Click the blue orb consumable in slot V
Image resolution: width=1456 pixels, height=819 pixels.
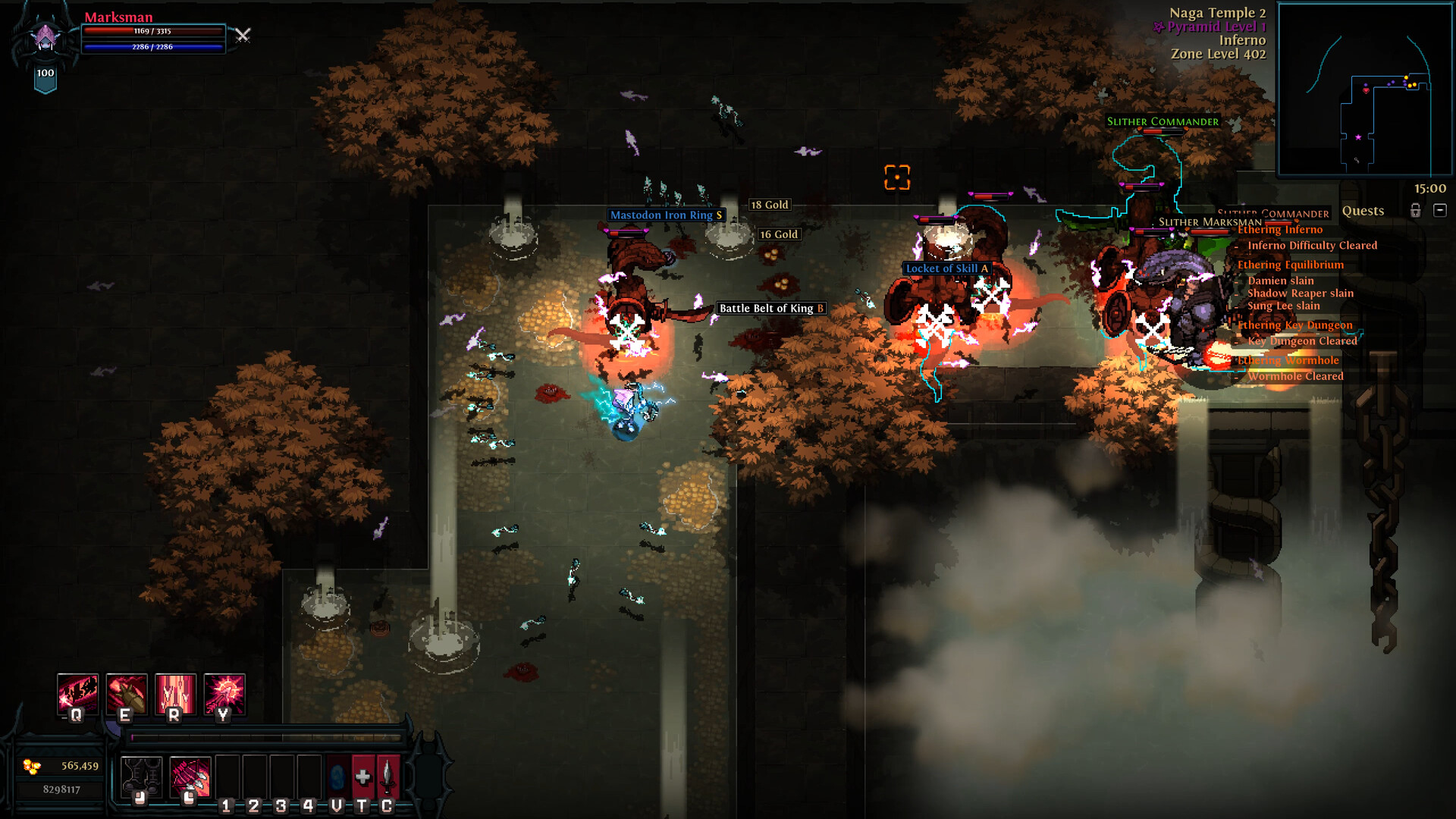pyautogui.click(x=337, y=774)
